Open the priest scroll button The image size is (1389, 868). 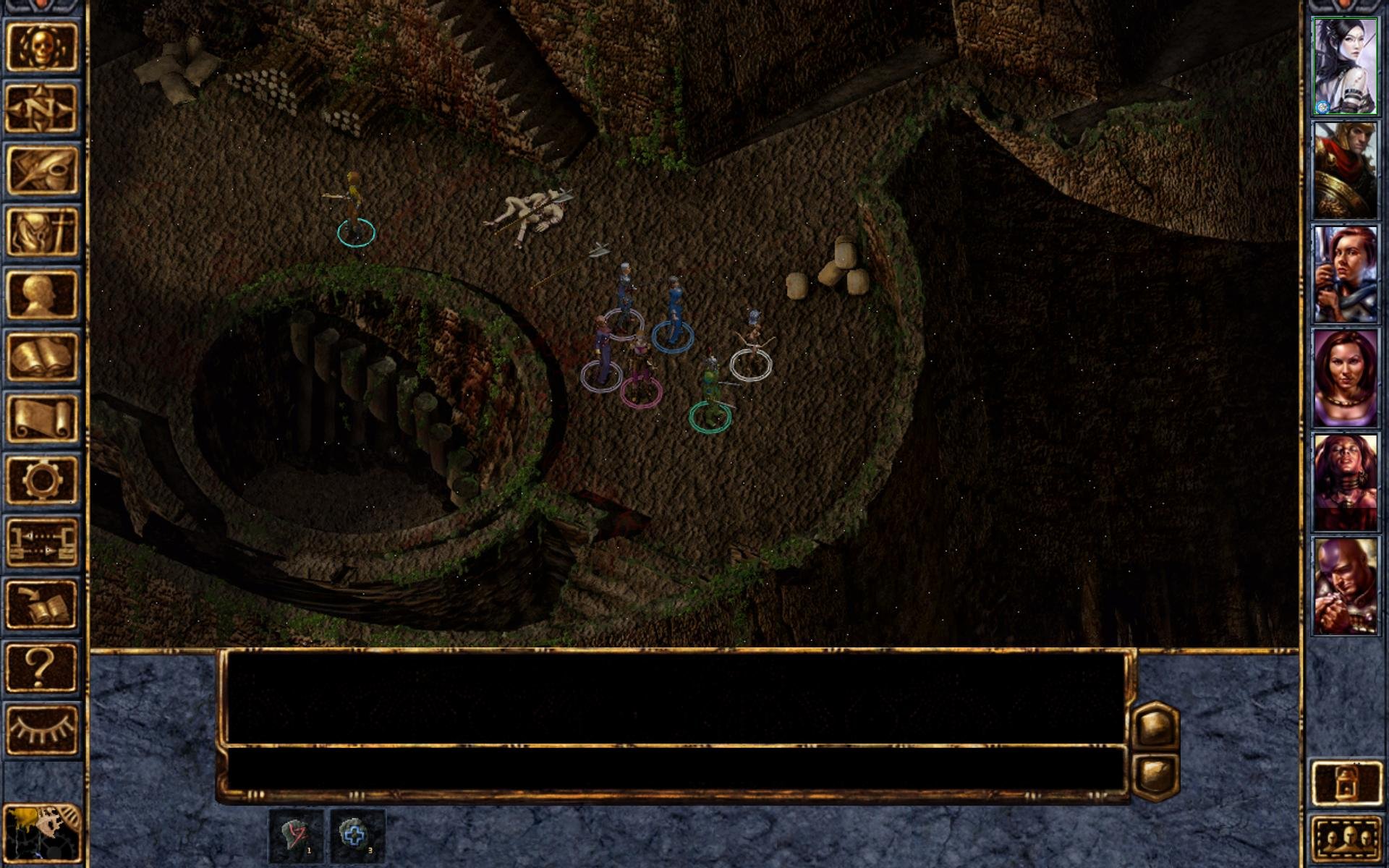point(41,419)
